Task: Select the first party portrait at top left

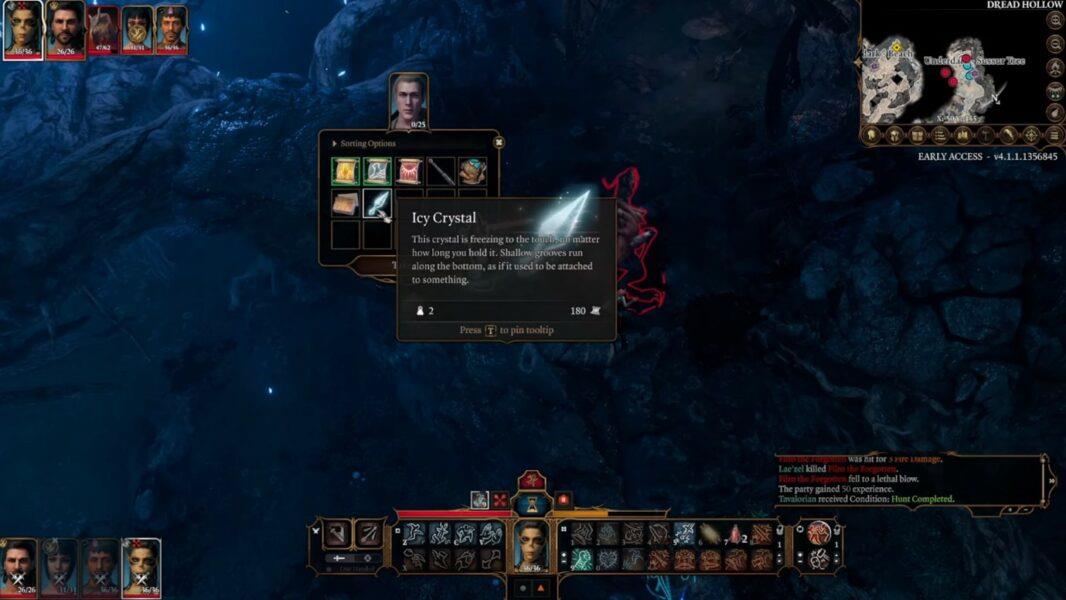Action: [23, 28]
